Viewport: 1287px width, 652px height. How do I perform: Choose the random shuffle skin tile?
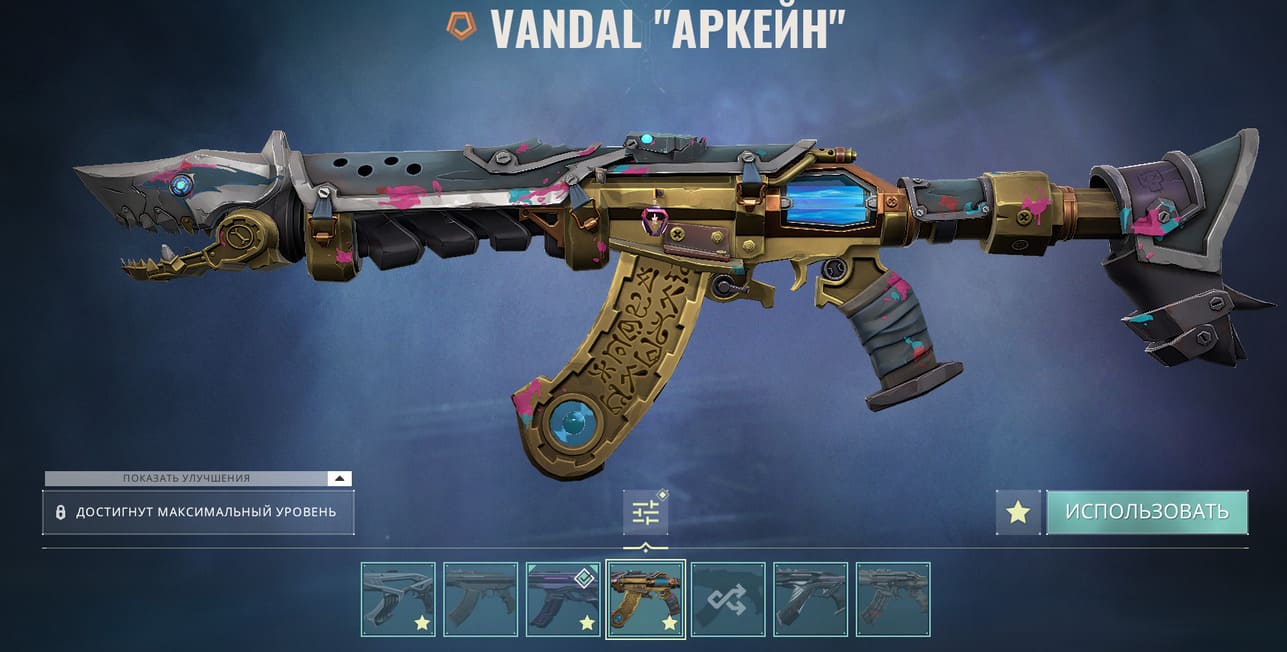(x=728, y=599)
